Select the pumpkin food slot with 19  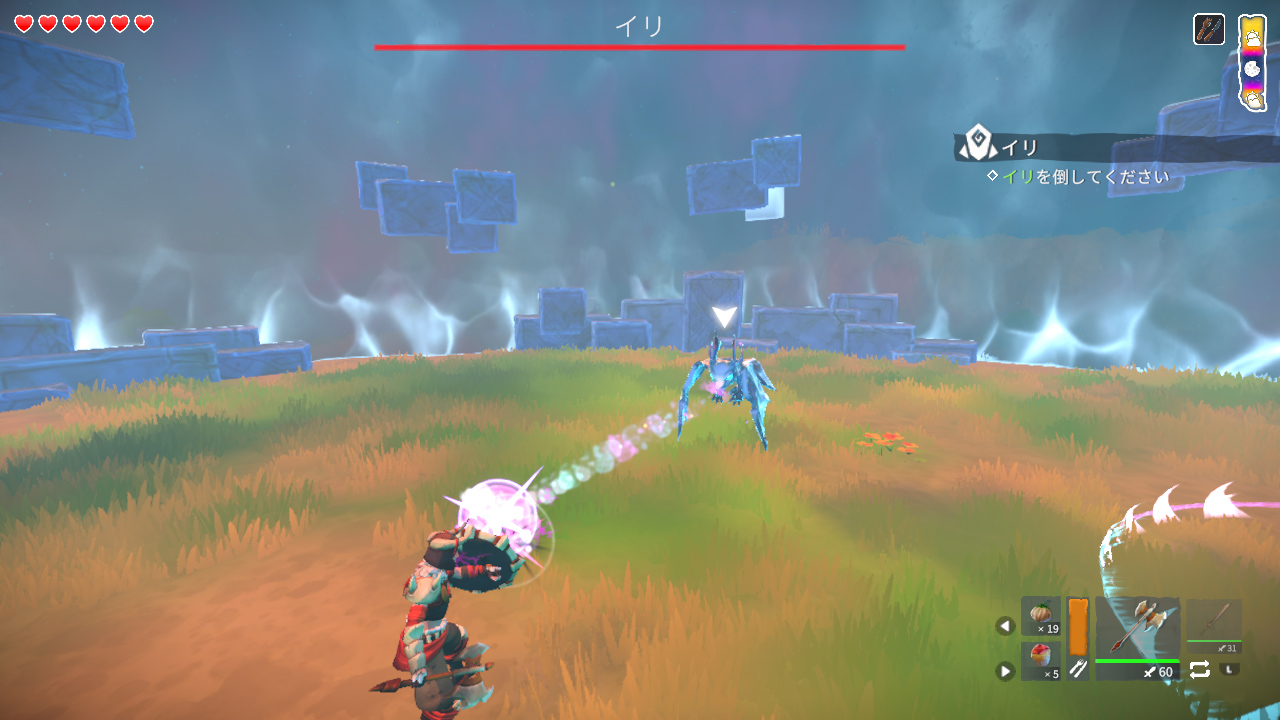pyautogui.click(x=1041, y=616)
